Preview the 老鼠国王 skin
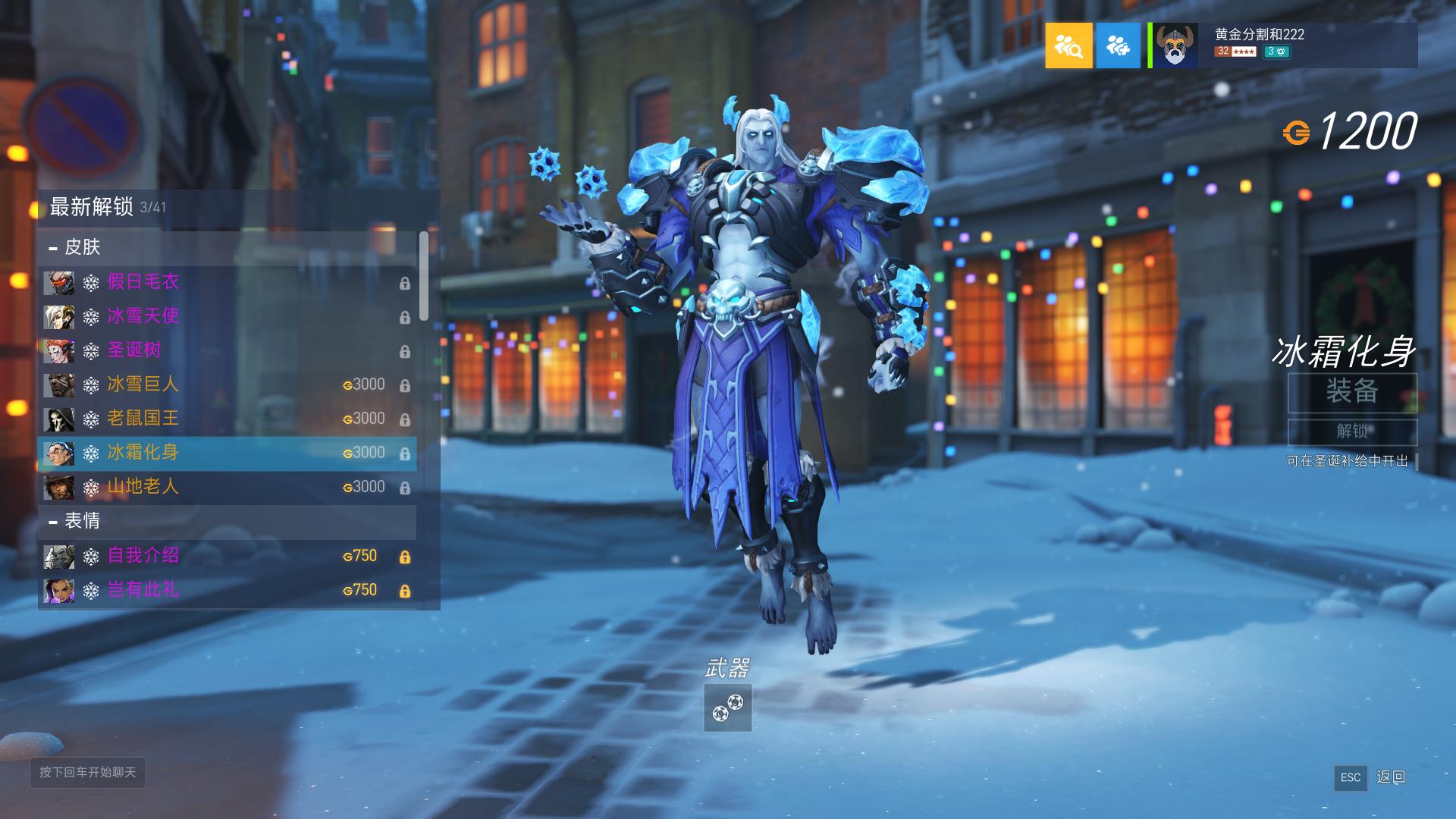This screenshot has height=819, width=1456. coord(226,419)
